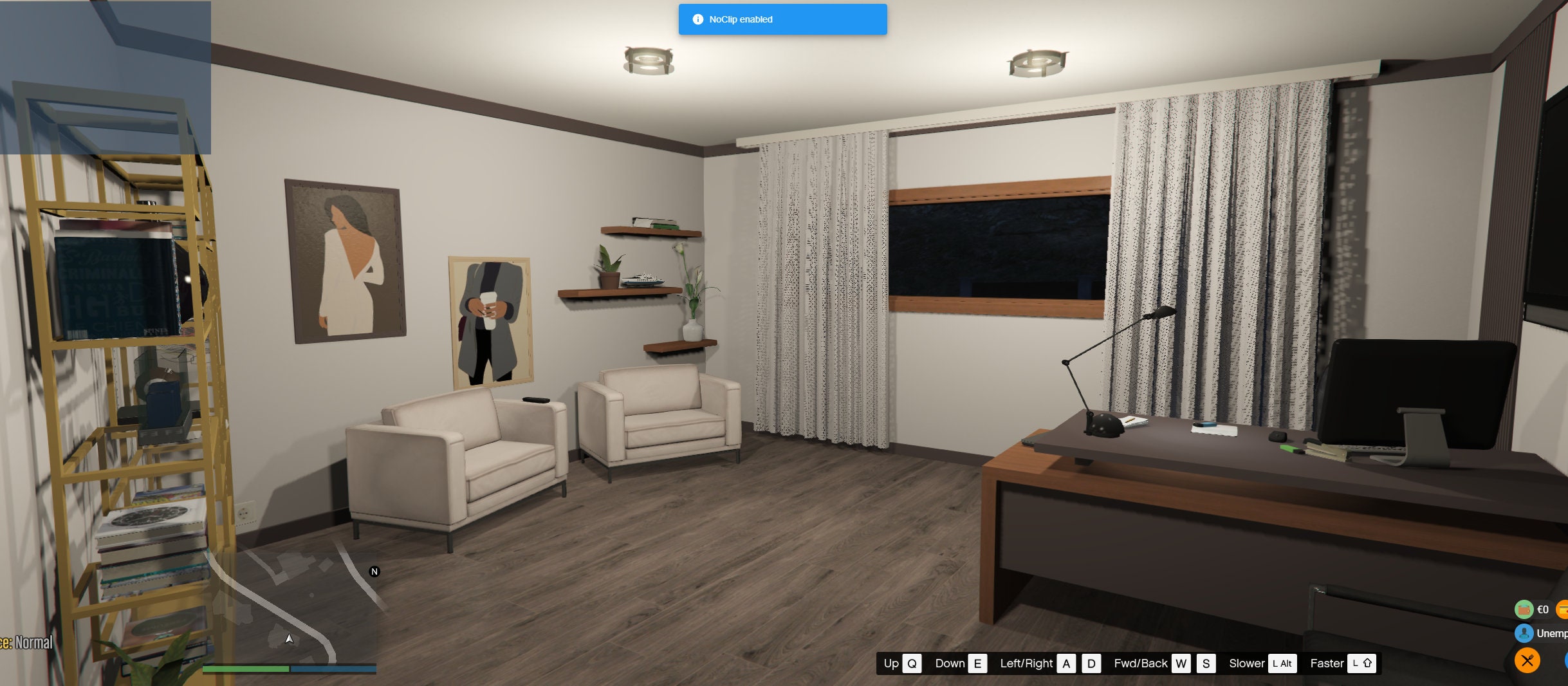1568x686 pixels.
Task: Select the player arrow on the minimap
Action: point(289,639)
